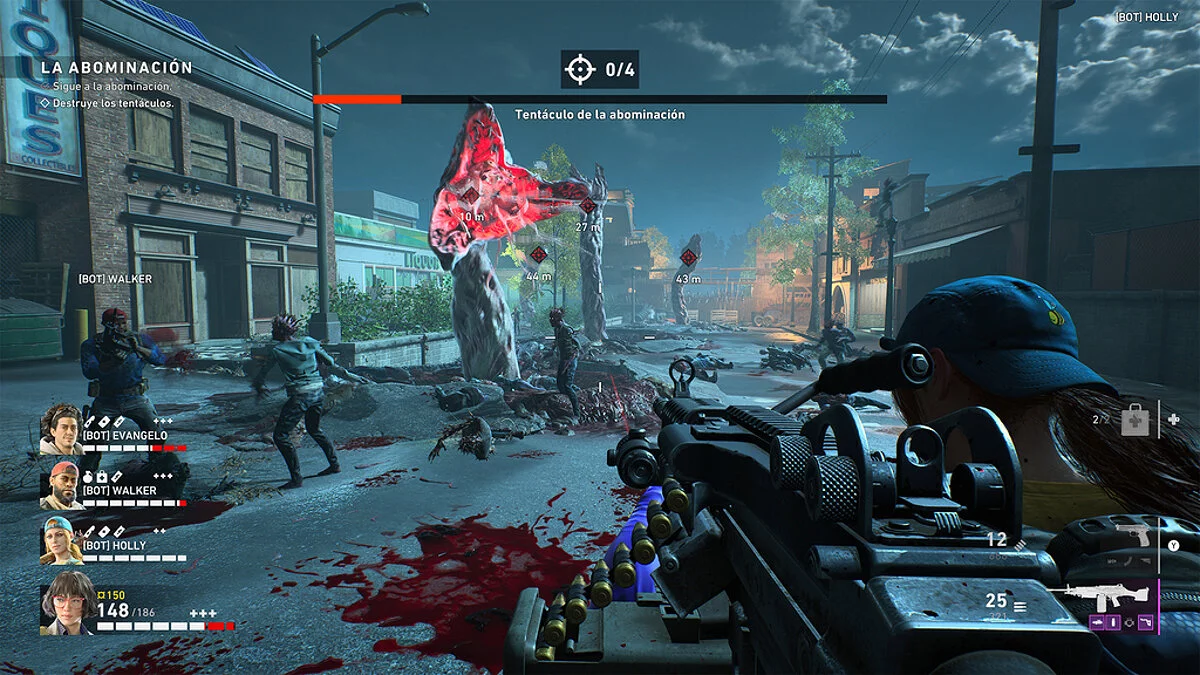Select the La Abominación objective title
This screenshot has height=675, width=1200.
coord(116,68)
